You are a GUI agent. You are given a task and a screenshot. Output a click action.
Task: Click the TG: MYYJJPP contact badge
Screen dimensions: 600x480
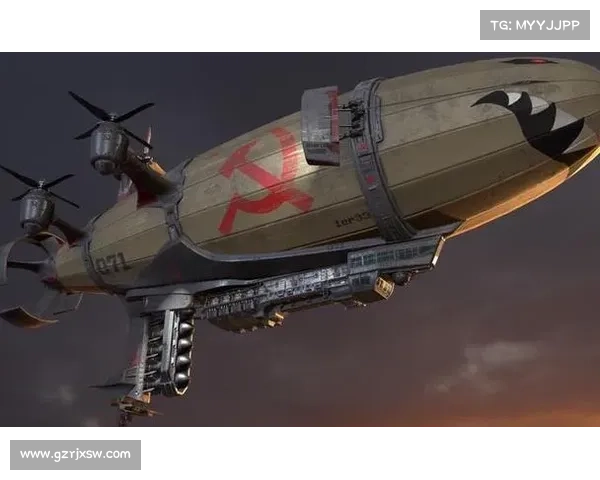tap(535, 24)
